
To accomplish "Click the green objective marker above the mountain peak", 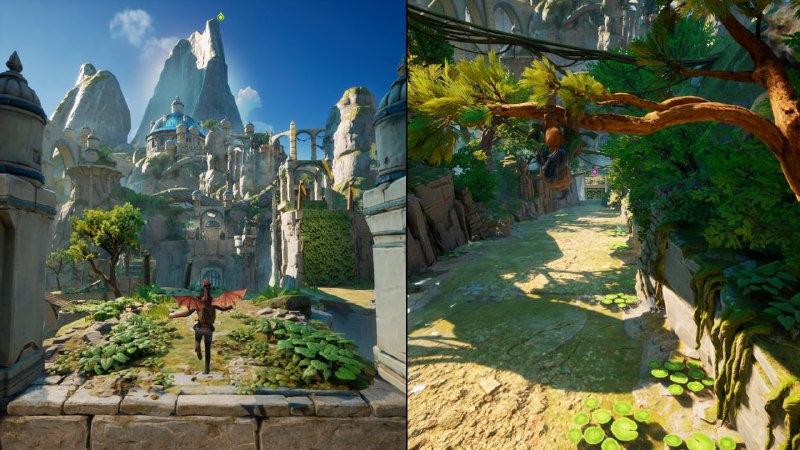I will pos(220,16).
